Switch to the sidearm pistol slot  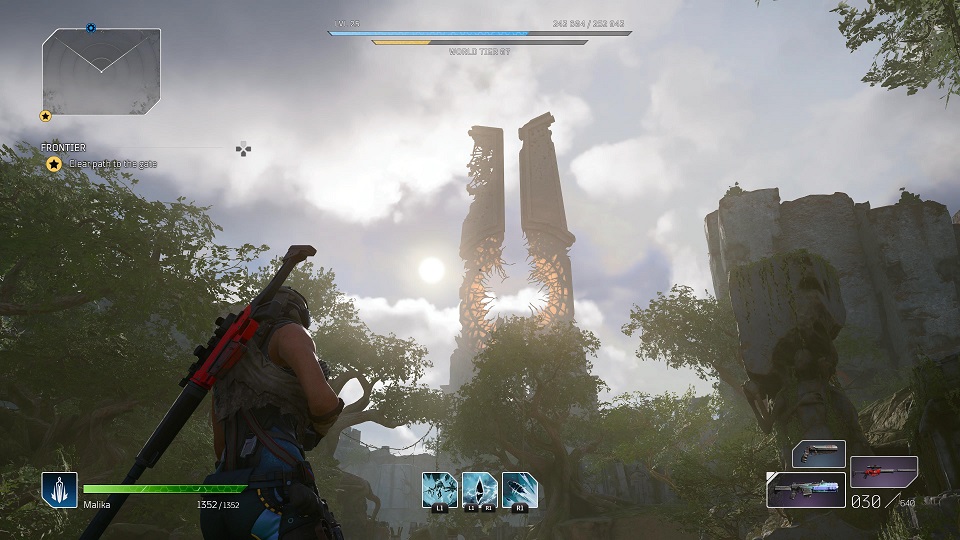[819, 454]
